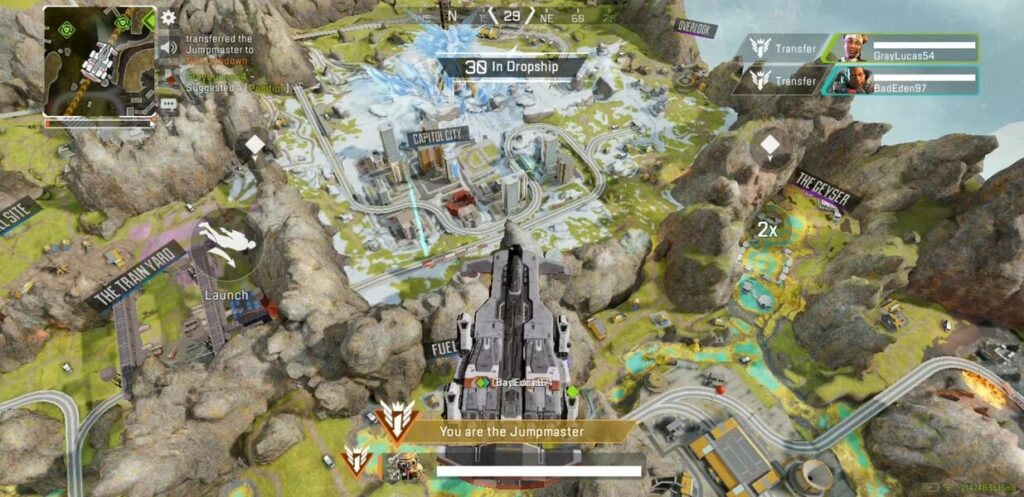
Task: Transfer Jumpmaster to BadEden97
Action: click(786, 81)
